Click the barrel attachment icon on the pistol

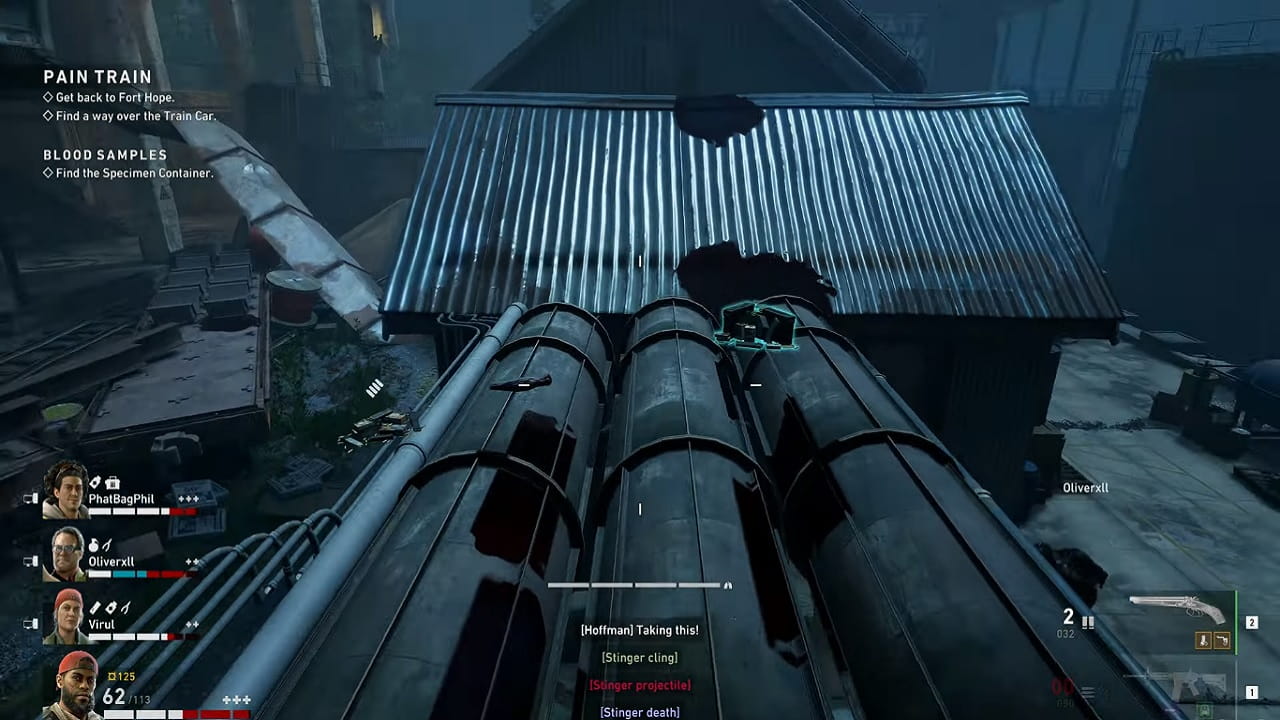(1204, 640)
